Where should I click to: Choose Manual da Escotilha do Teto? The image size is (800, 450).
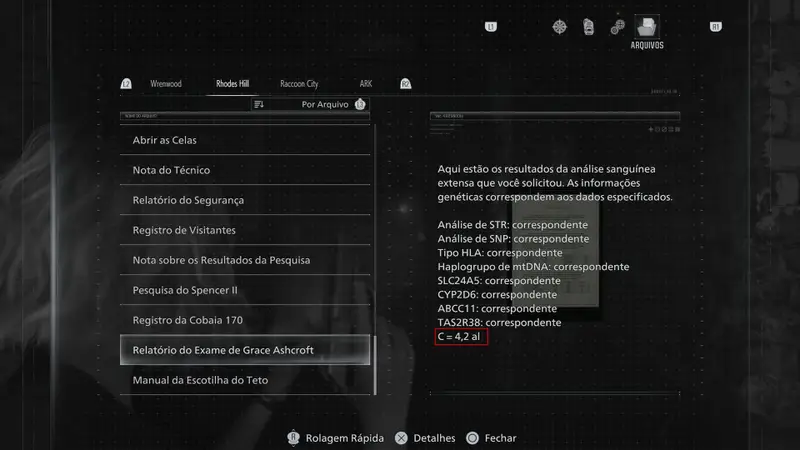pyautogui.click(x=245, y=380)
